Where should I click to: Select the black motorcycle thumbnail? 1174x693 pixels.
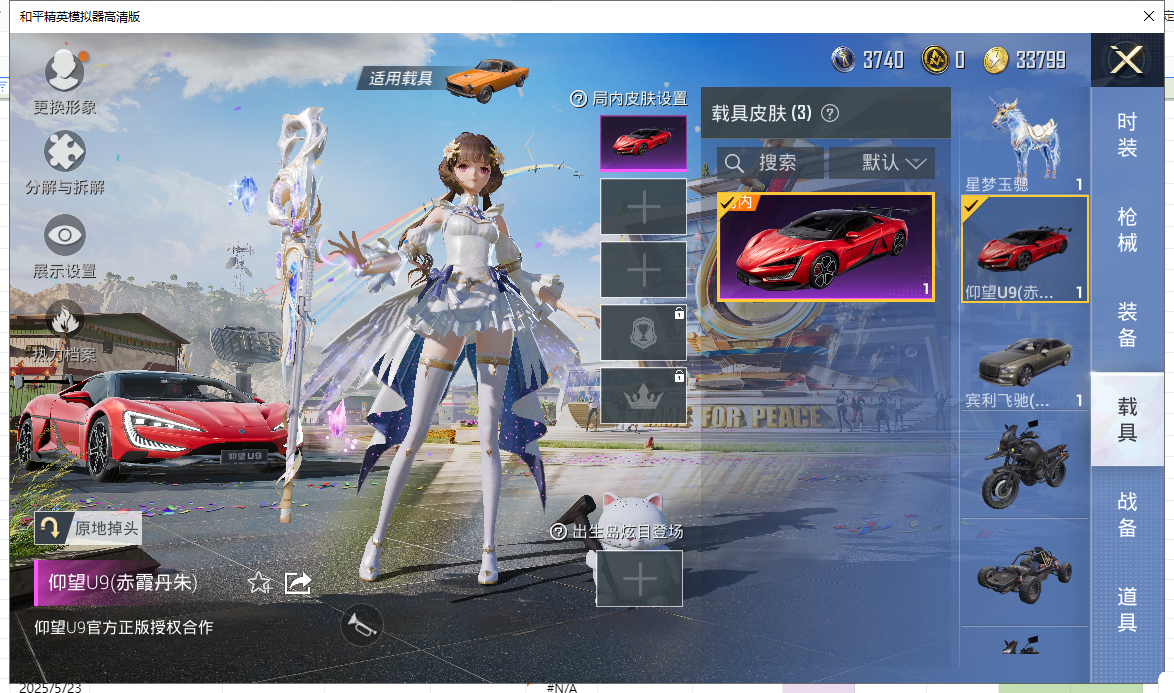[1024, 465]
